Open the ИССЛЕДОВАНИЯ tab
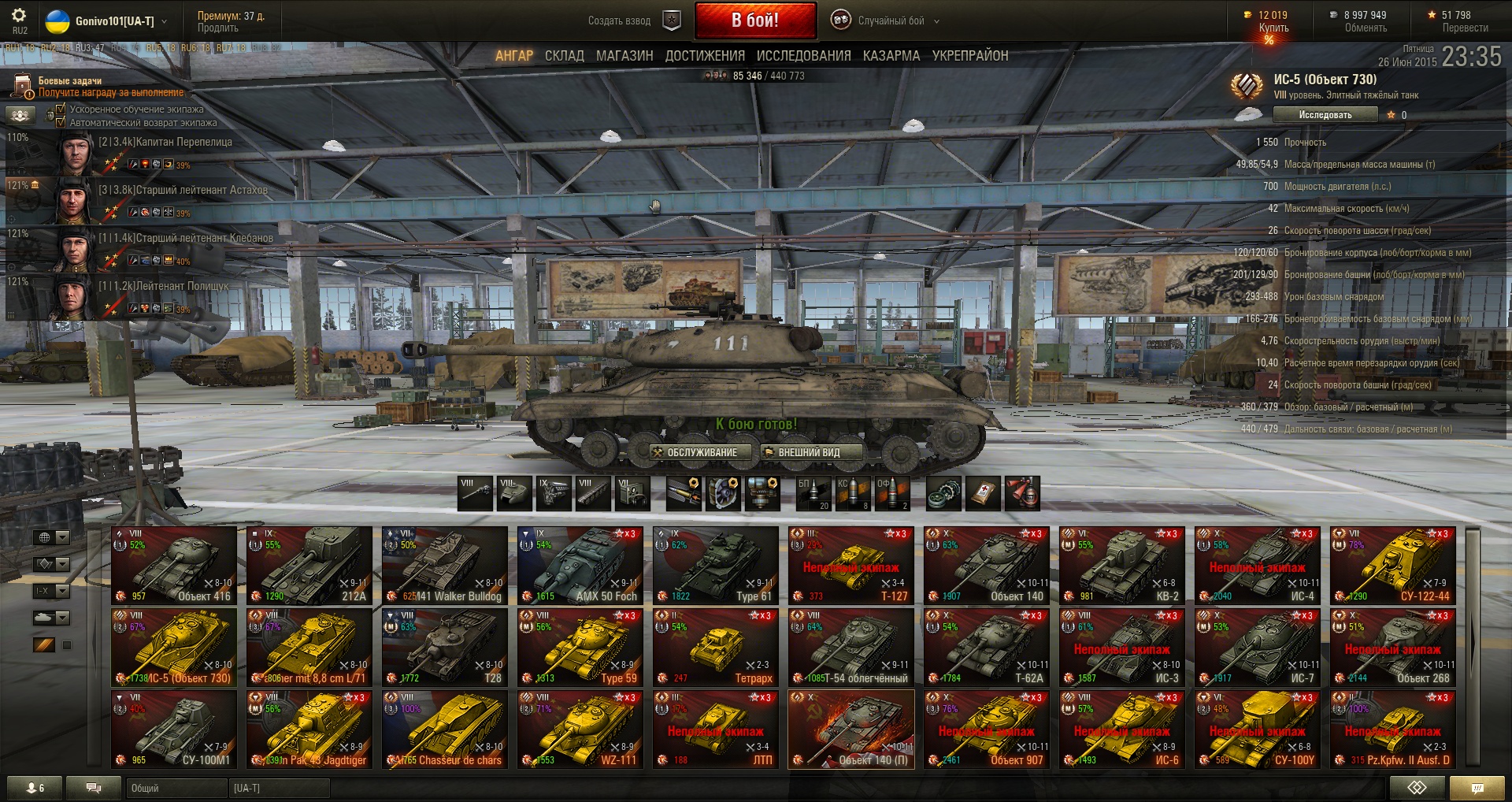Viewport: 1512px width, 802px height. [803, 56]
